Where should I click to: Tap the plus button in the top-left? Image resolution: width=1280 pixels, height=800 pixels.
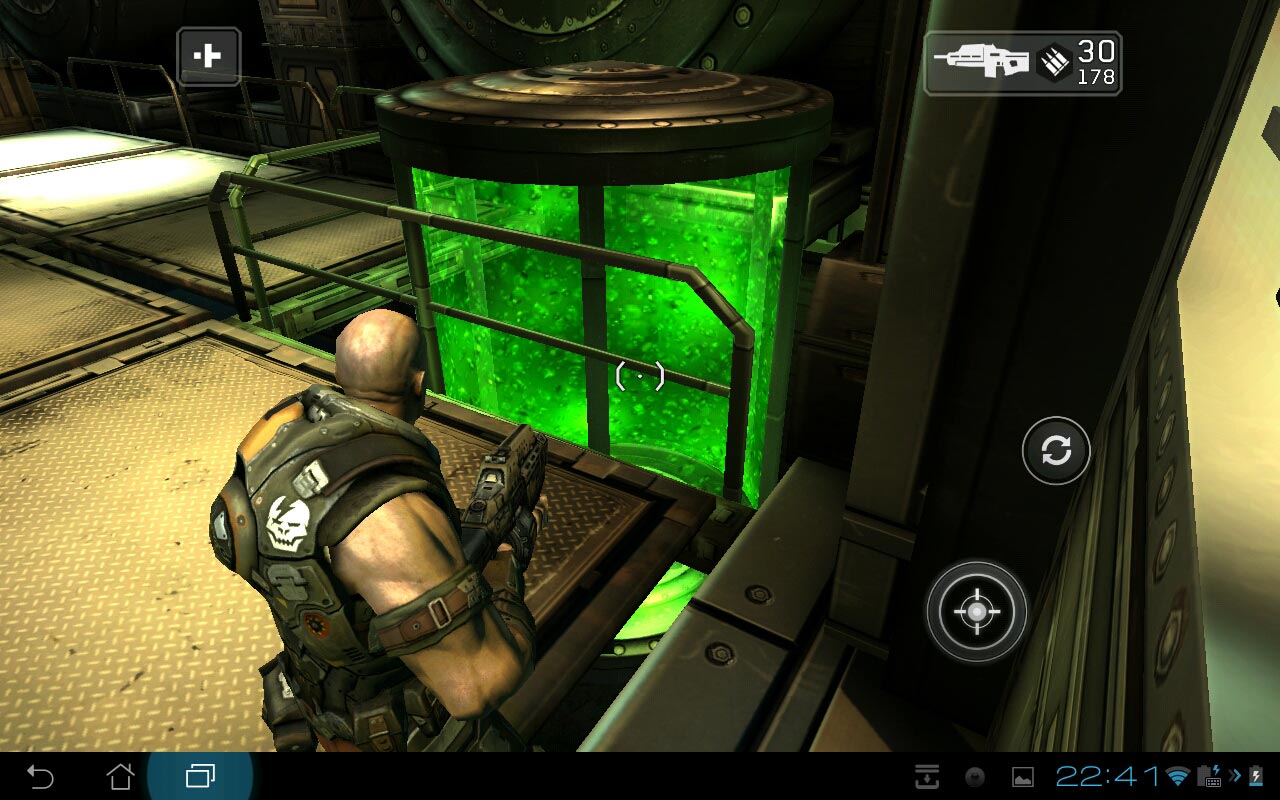(x=208, y=56)
